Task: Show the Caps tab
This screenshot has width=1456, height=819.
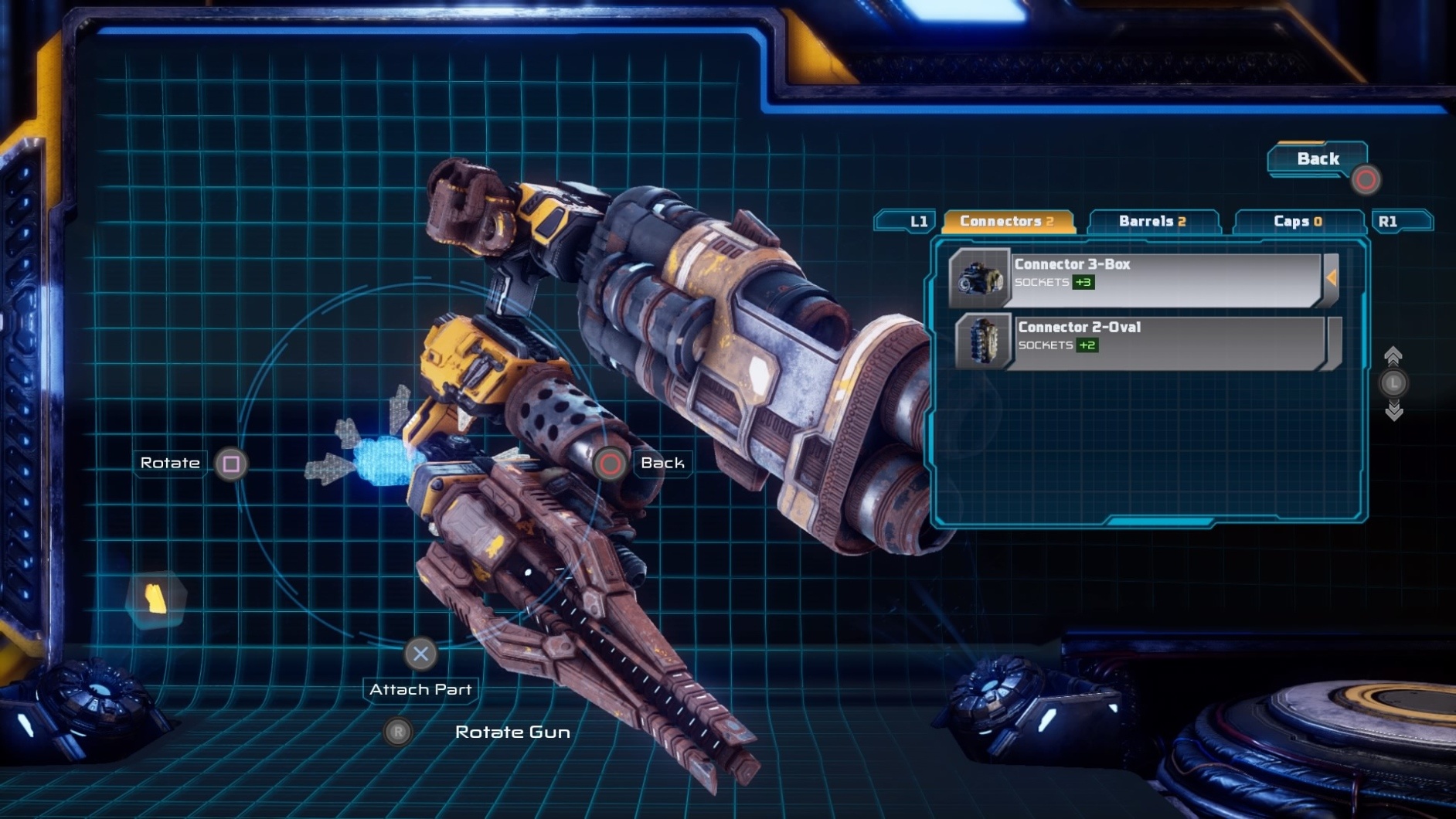Action: (x=1297, y=222)
